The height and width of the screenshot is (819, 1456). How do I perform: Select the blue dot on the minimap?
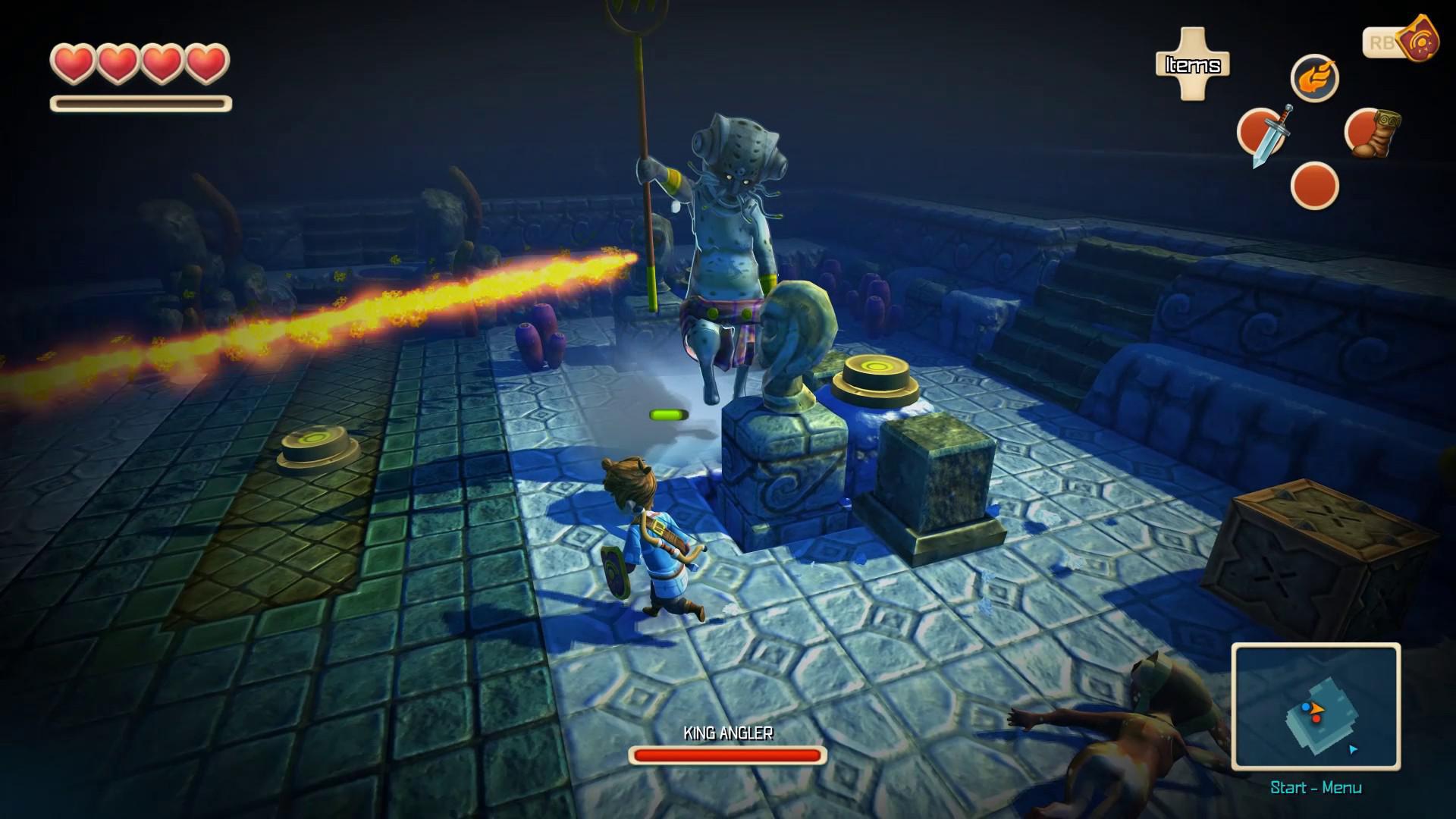(x=1305, y=708)
